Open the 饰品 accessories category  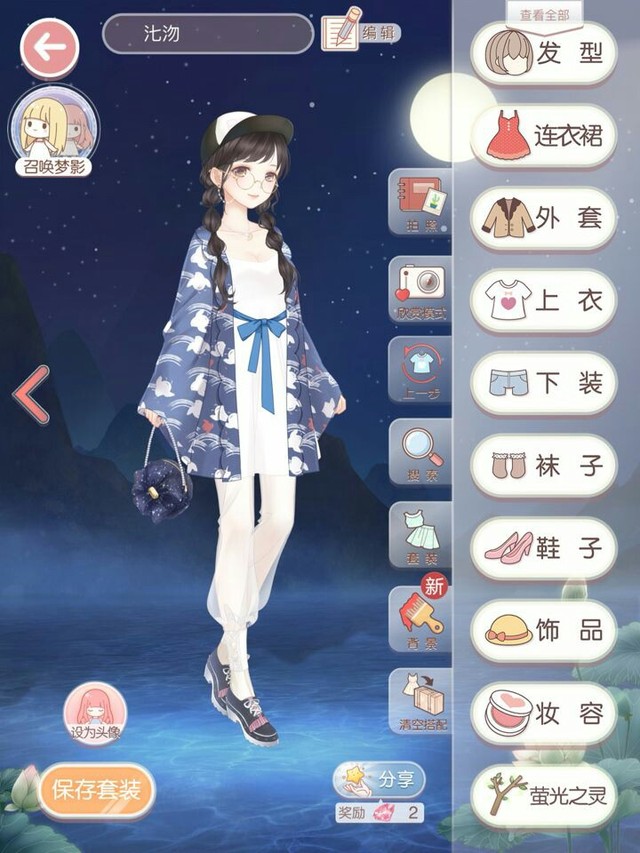click(x=543, y=631)
